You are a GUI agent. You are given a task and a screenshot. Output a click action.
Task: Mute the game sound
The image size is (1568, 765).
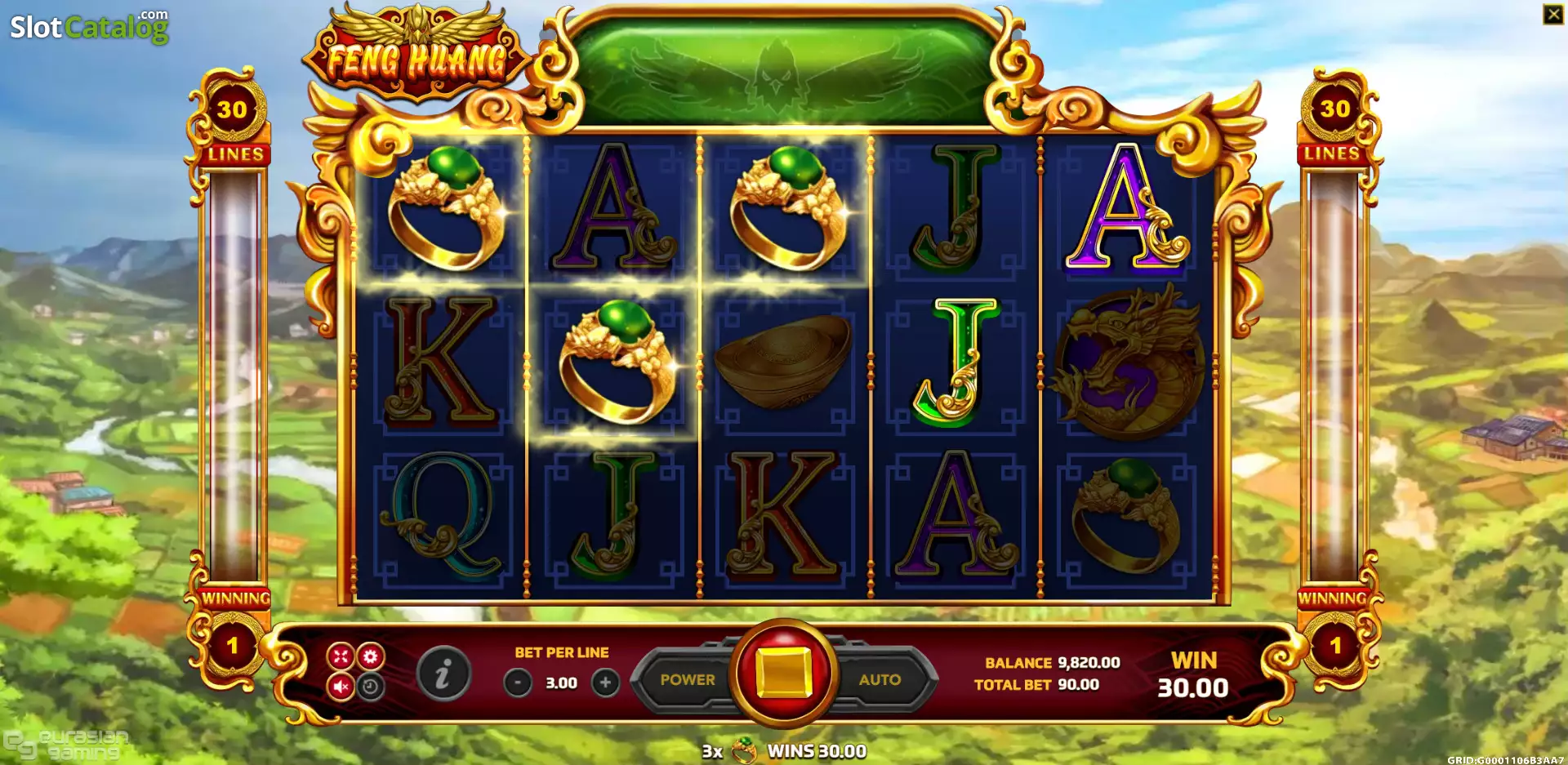[341, 686]
